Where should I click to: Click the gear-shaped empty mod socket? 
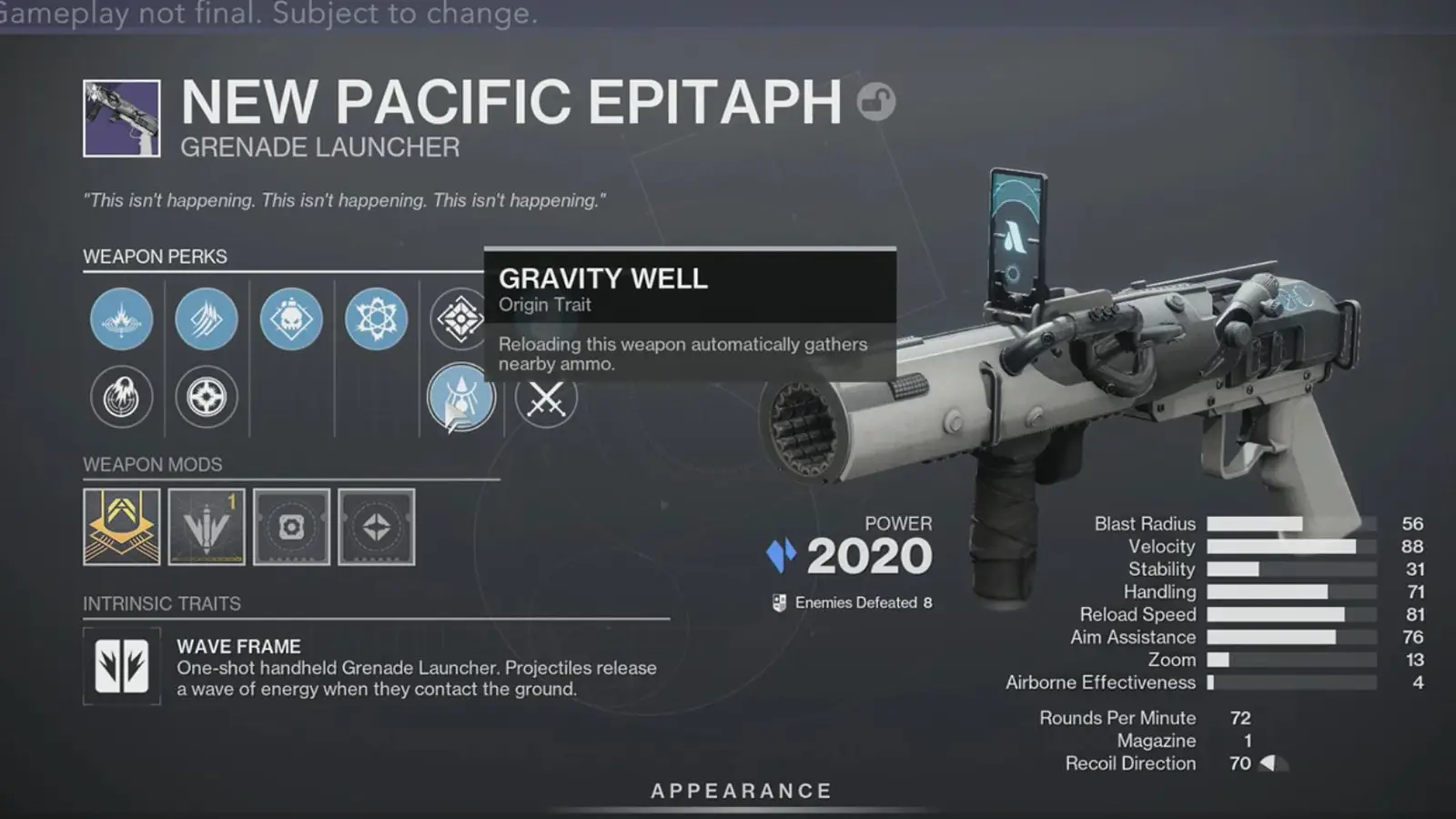click(x=291, y=527)
